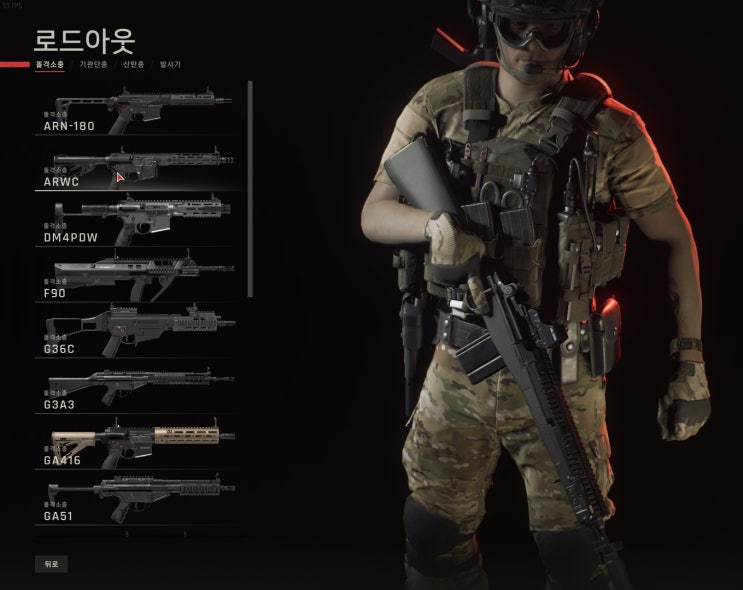Viewport: 743px width, 590px height.
Task: Choose the ARWC rifle entry
Action: (x=140, y=165)
